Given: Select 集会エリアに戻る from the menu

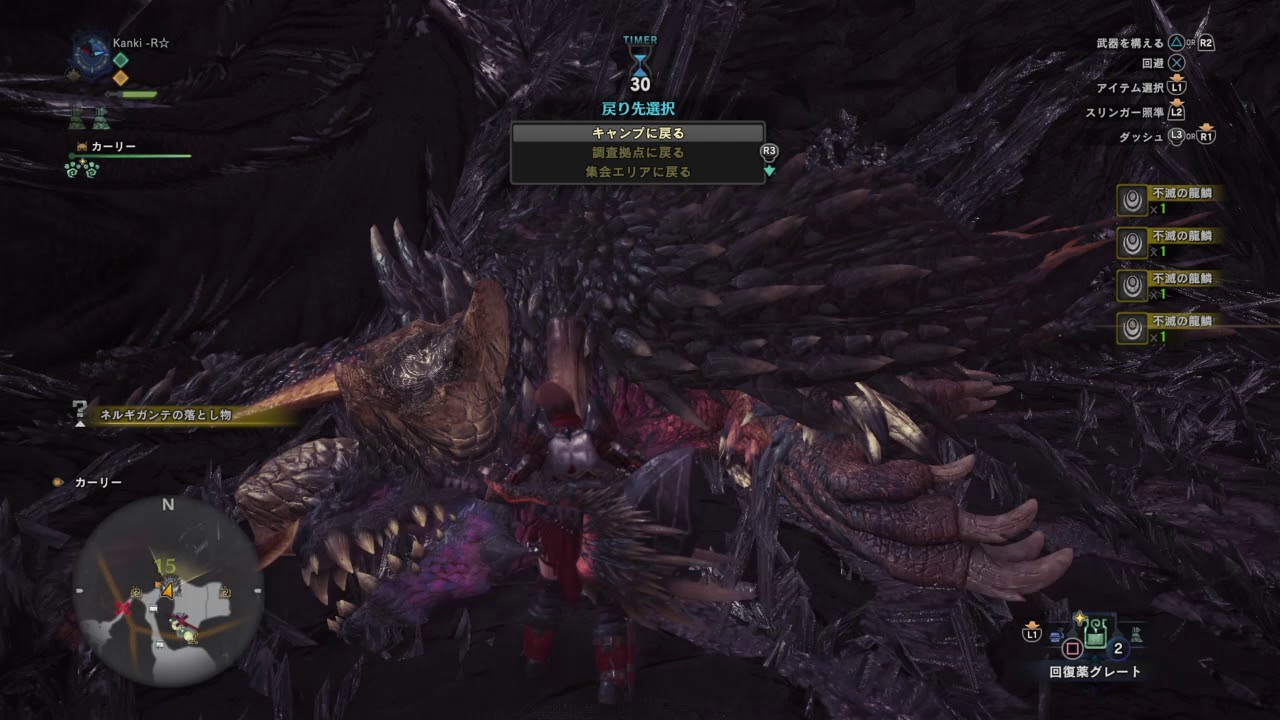Looking at the screenshot, I should tap(637, 171).
